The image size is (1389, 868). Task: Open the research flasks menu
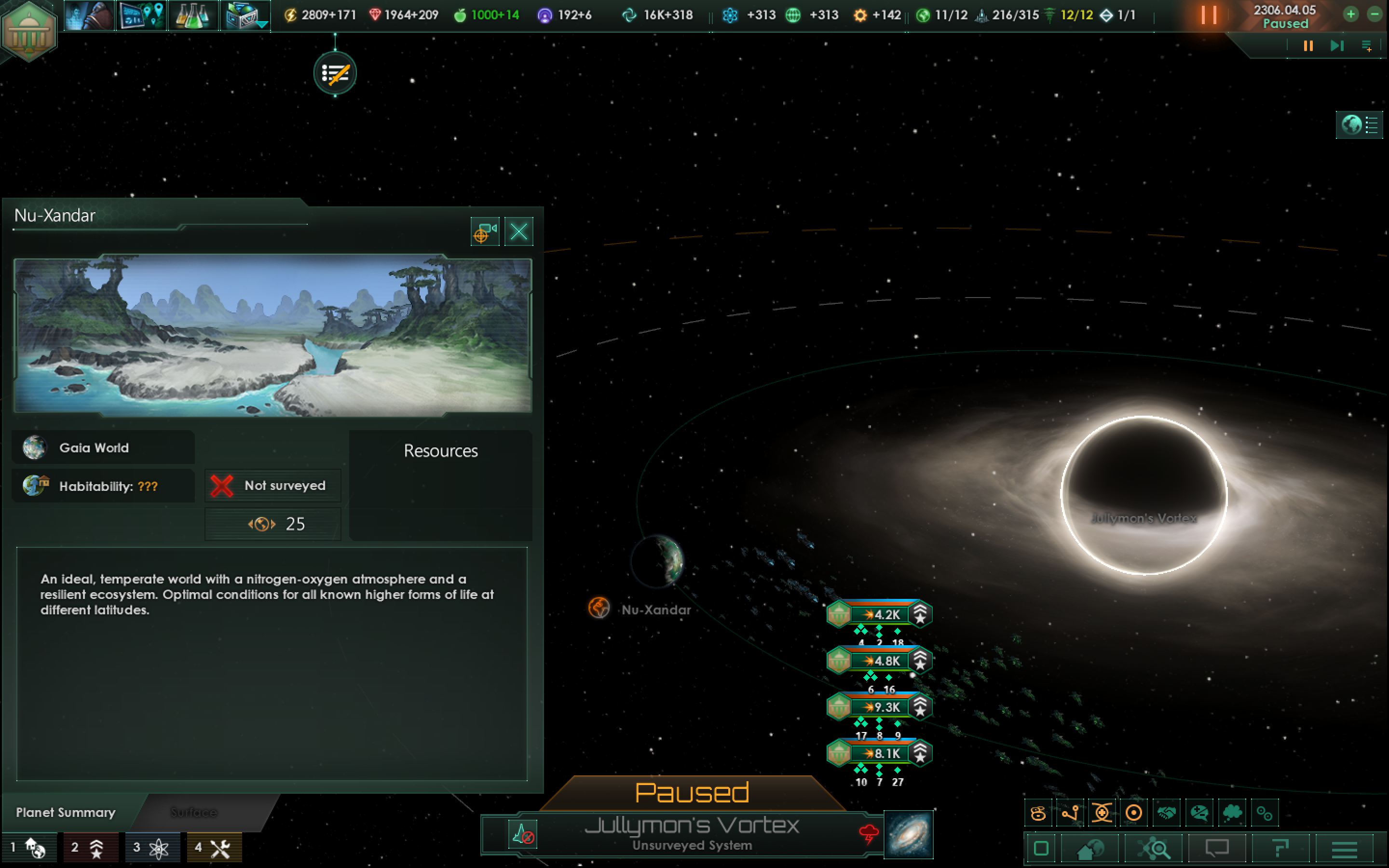point(192,15)
